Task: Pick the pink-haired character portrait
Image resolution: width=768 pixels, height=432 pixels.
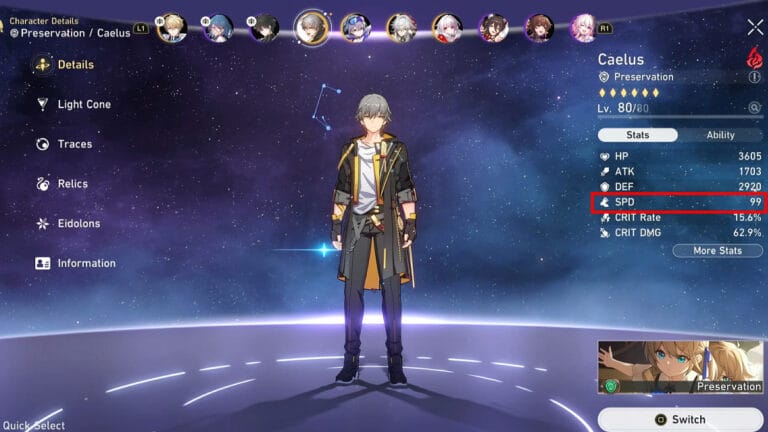Action: click(583, 27)
